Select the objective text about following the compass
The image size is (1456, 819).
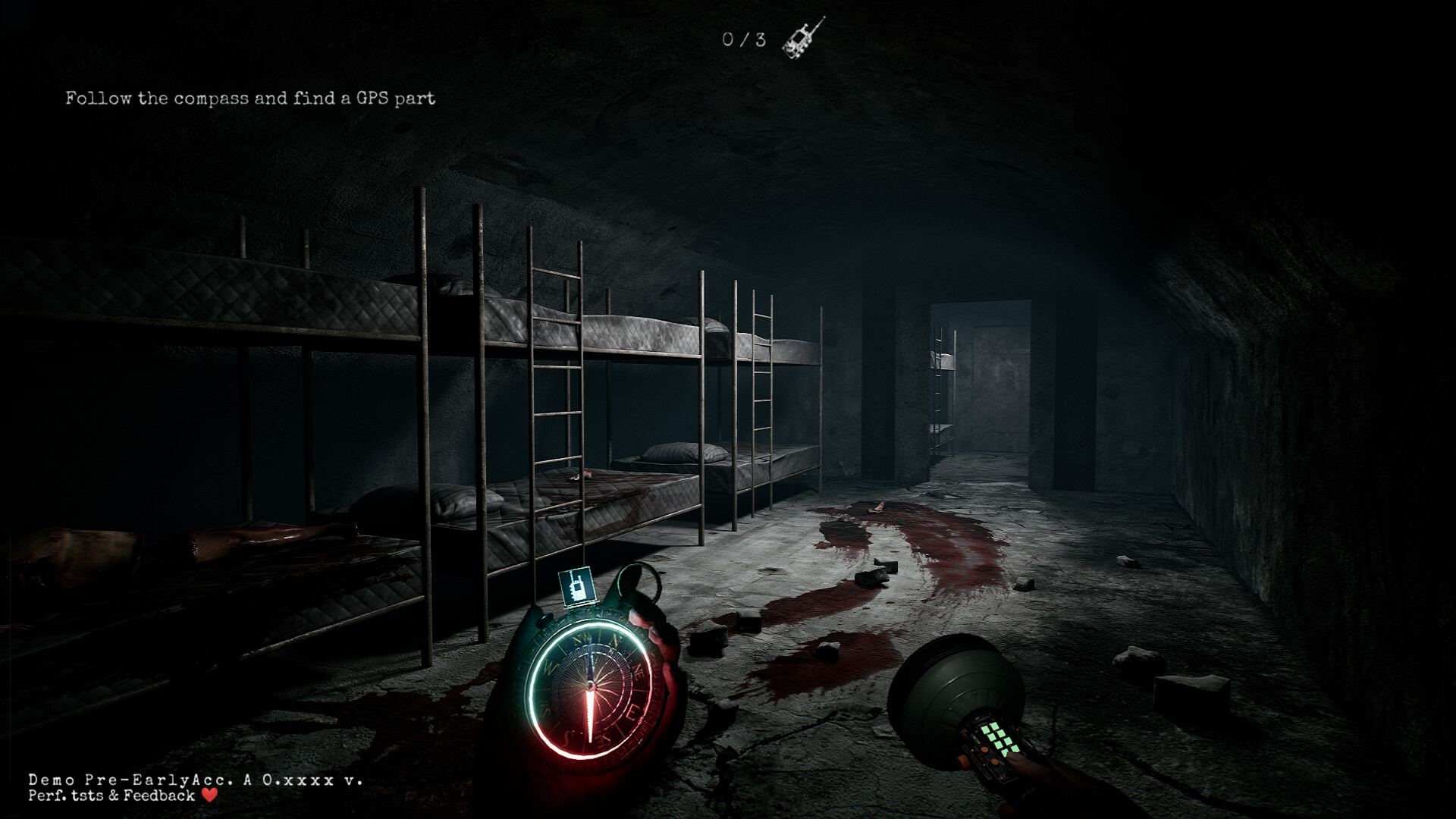(250, 97)
